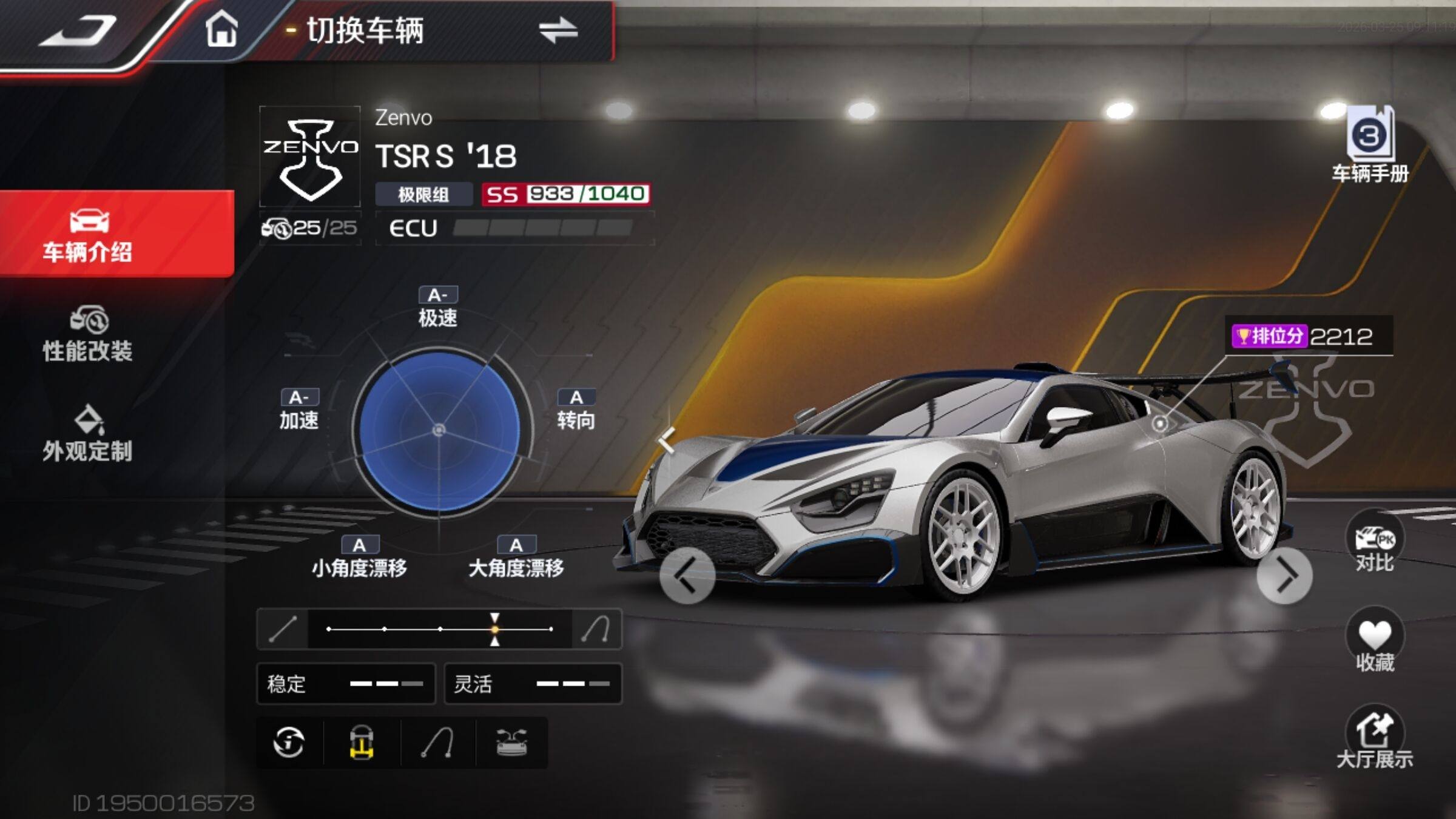Click the 灵活 agility setting
1456x819 pixels.
tap(533, 684)
